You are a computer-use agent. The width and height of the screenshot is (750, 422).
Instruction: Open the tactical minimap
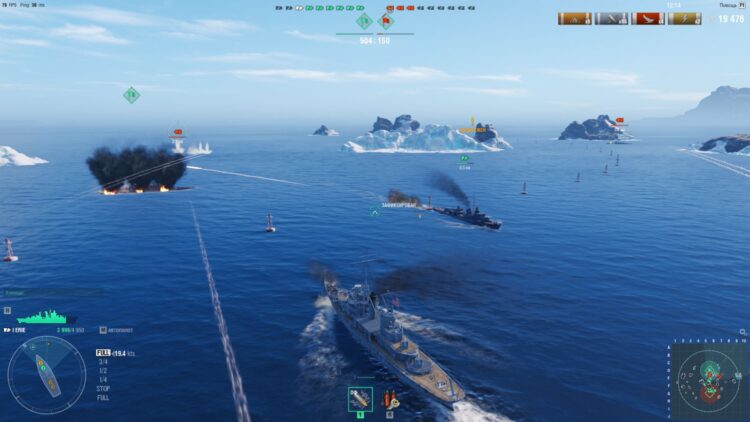coord(708,378)
